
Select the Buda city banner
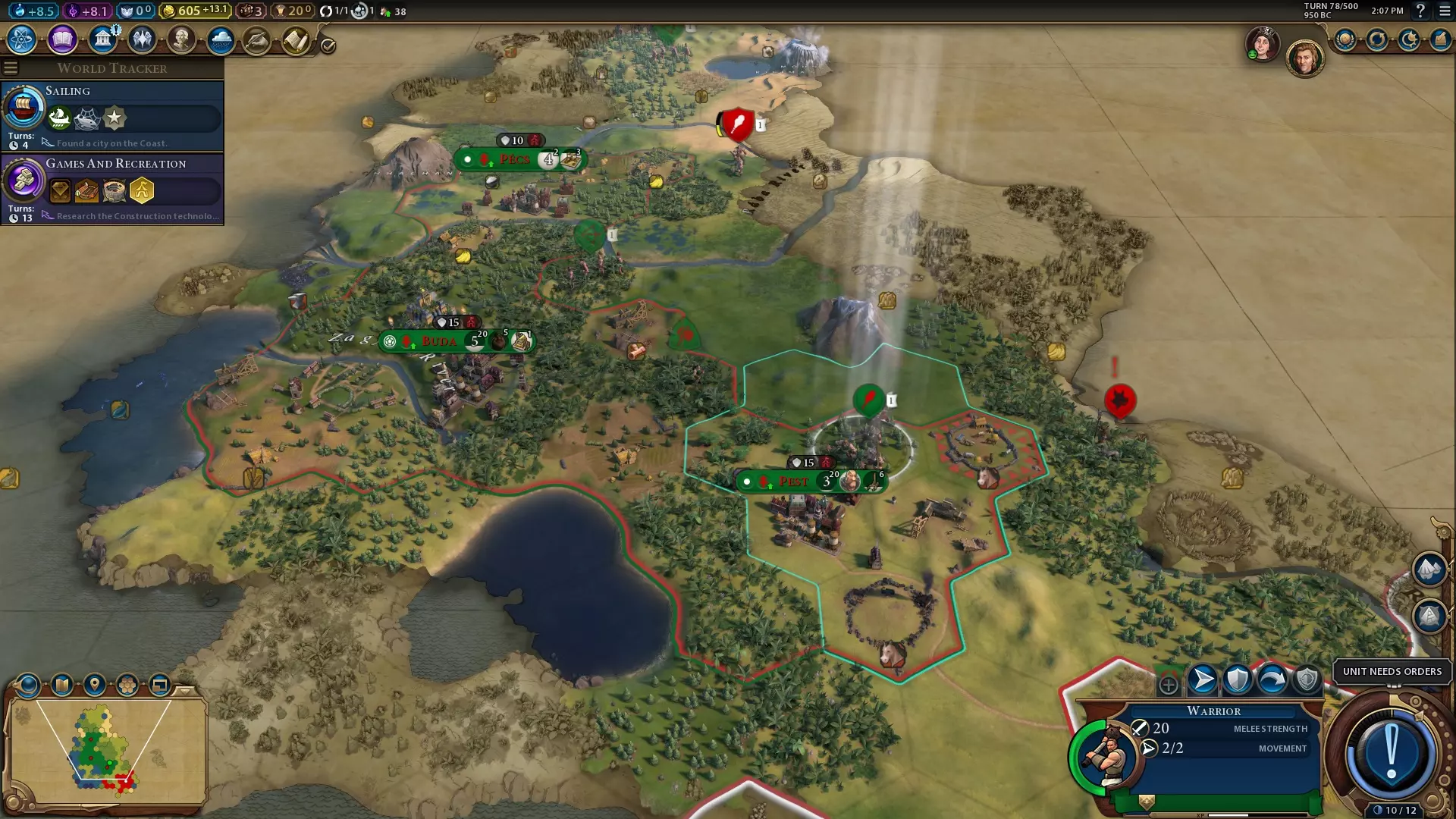[x=439, y=341]
